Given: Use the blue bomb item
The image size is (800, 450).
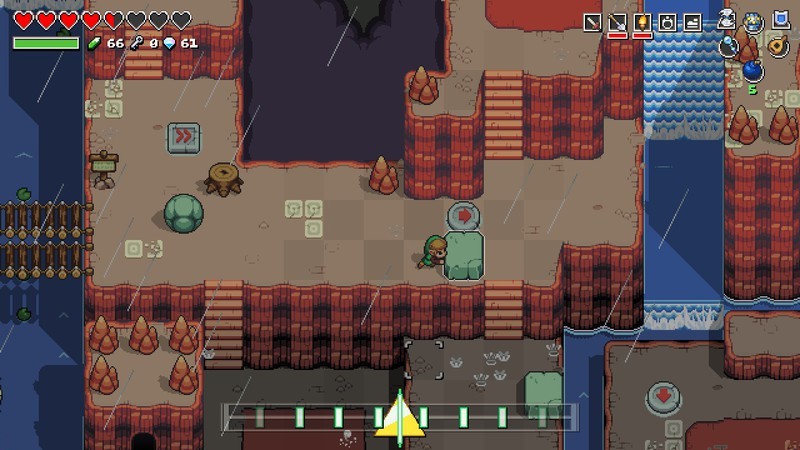Looking at the screenshot, I should coord(753,70).
